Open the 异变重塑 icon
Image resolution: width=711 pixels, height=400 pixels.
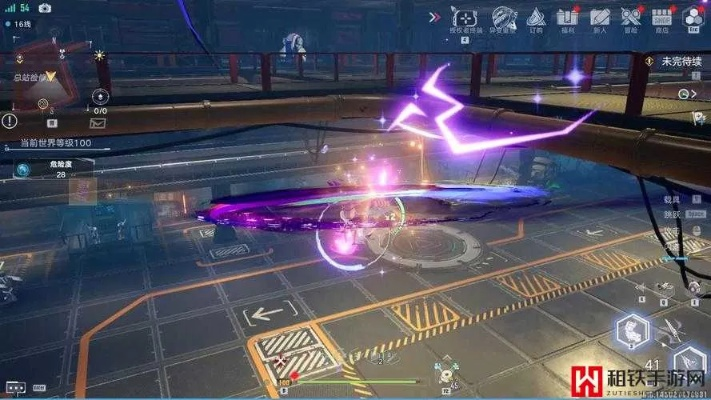click(x=501, y=17)
